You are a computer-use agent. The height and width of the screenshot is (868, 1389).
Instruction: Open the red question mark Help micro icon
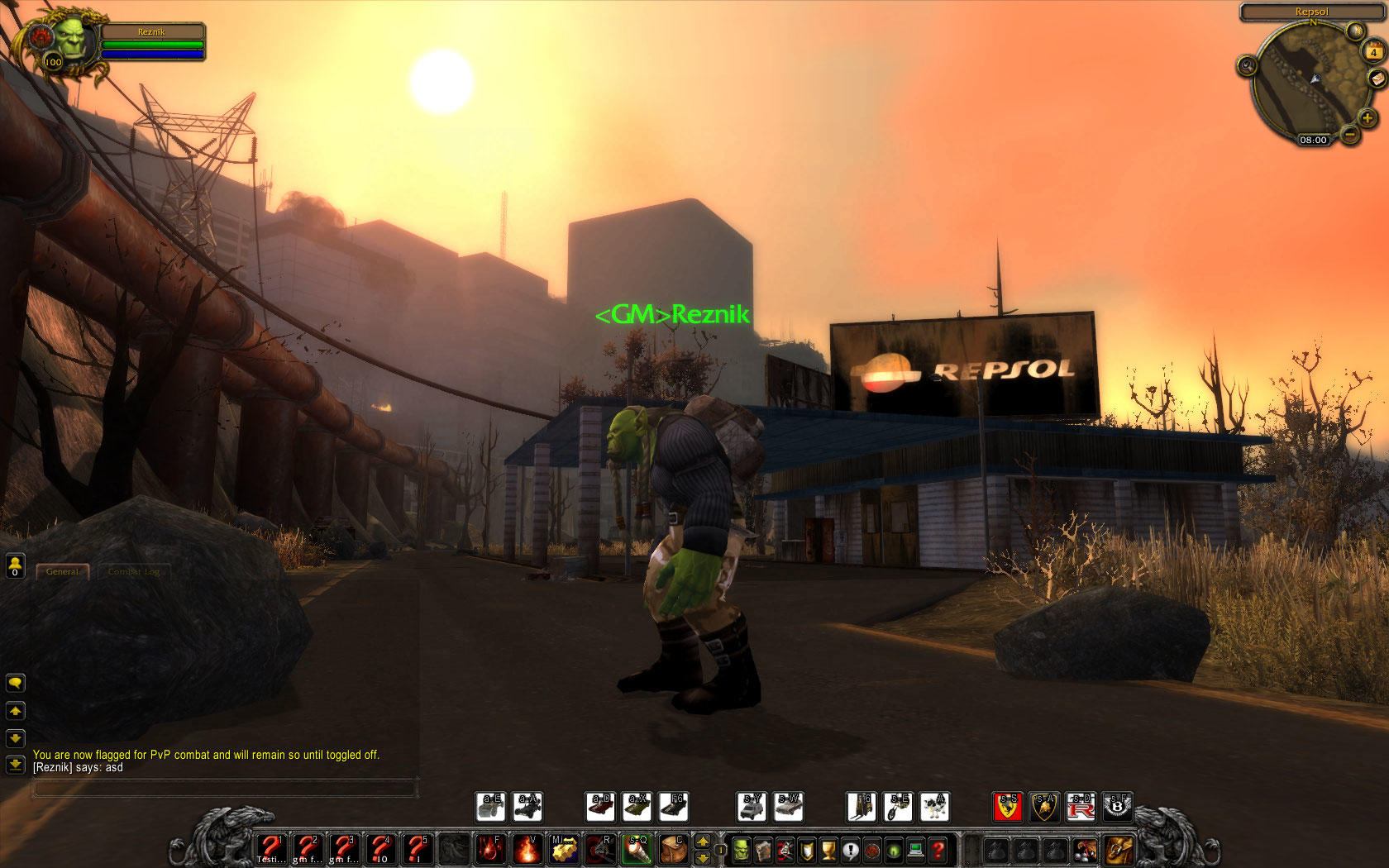[937, 850]
